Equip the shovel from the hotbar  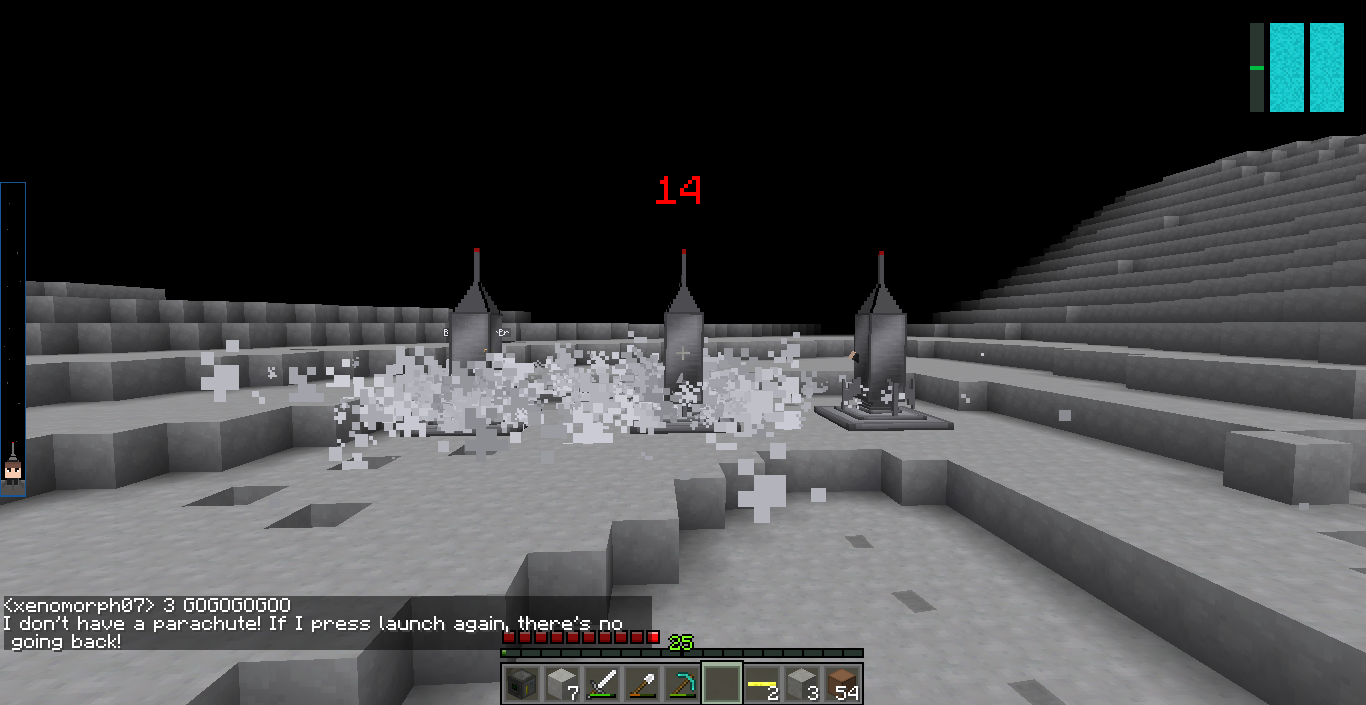(x=641, y=684)
